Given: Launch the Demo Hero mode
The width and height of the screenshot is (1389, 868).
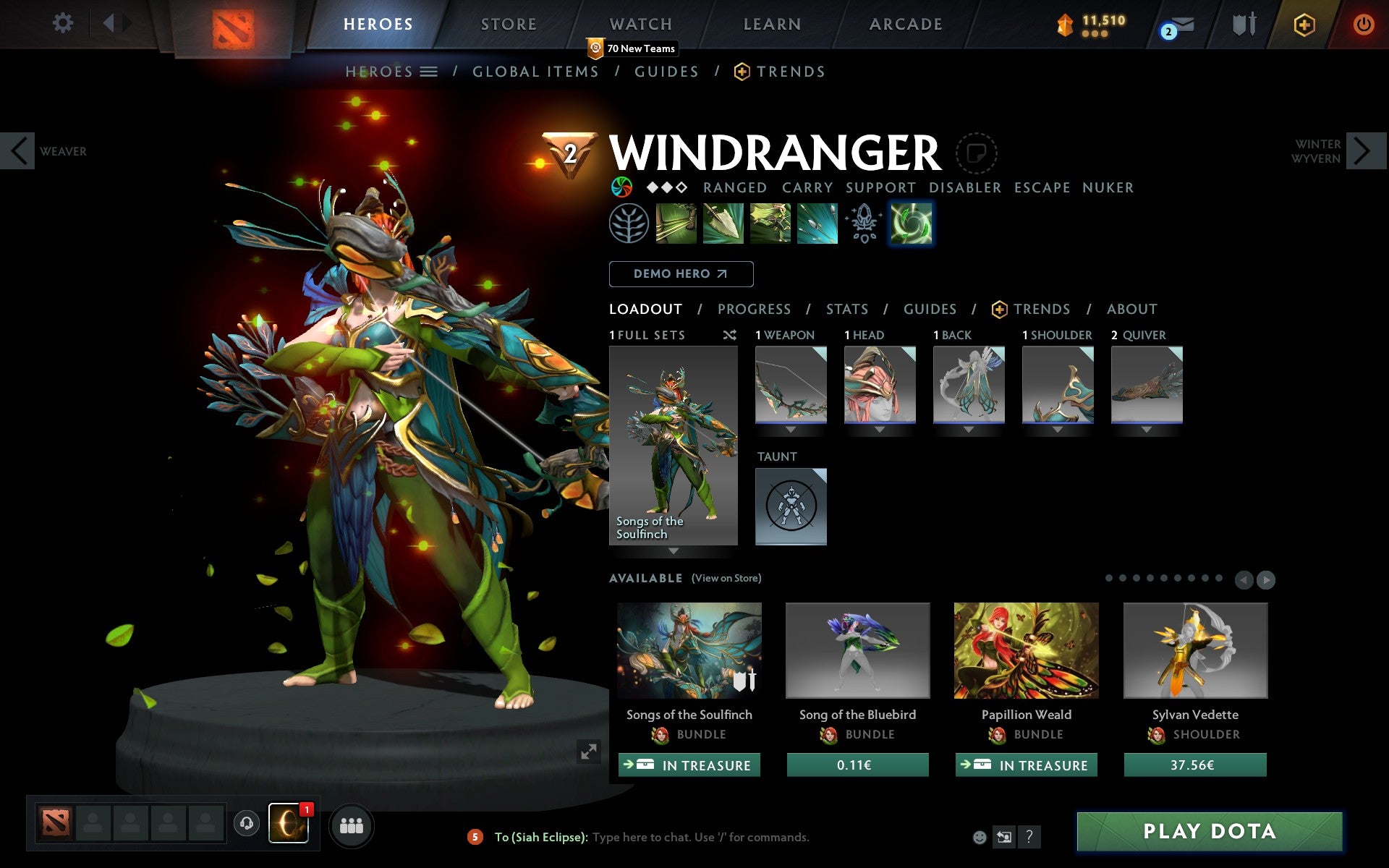Looking at the screenshot, I should [x=681, y=274].
